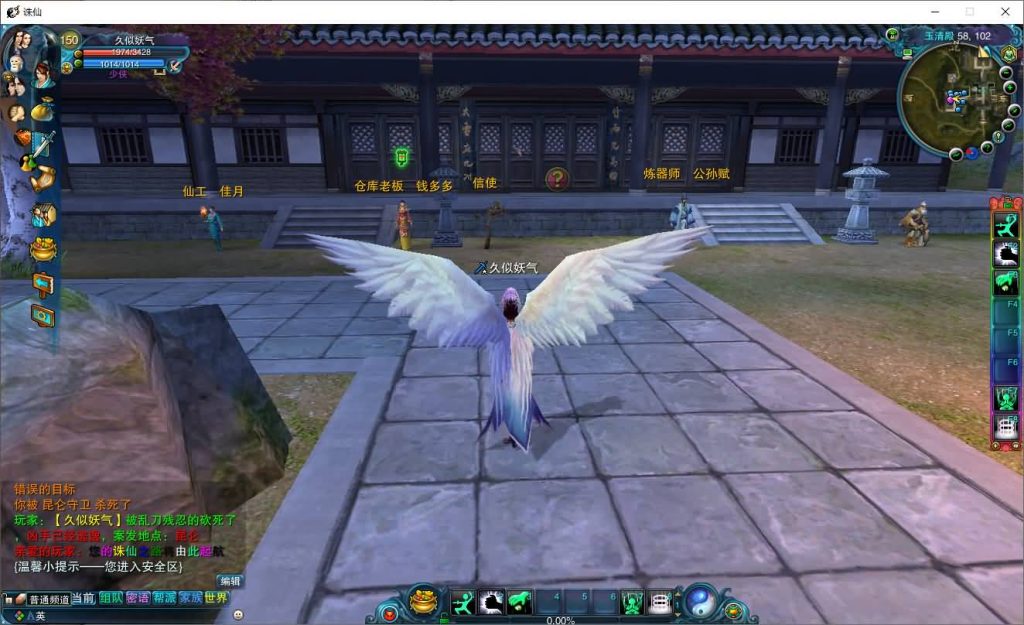
Task: Activate the F8 slot in side hotbar
Action: click(x=1005, y=428)
